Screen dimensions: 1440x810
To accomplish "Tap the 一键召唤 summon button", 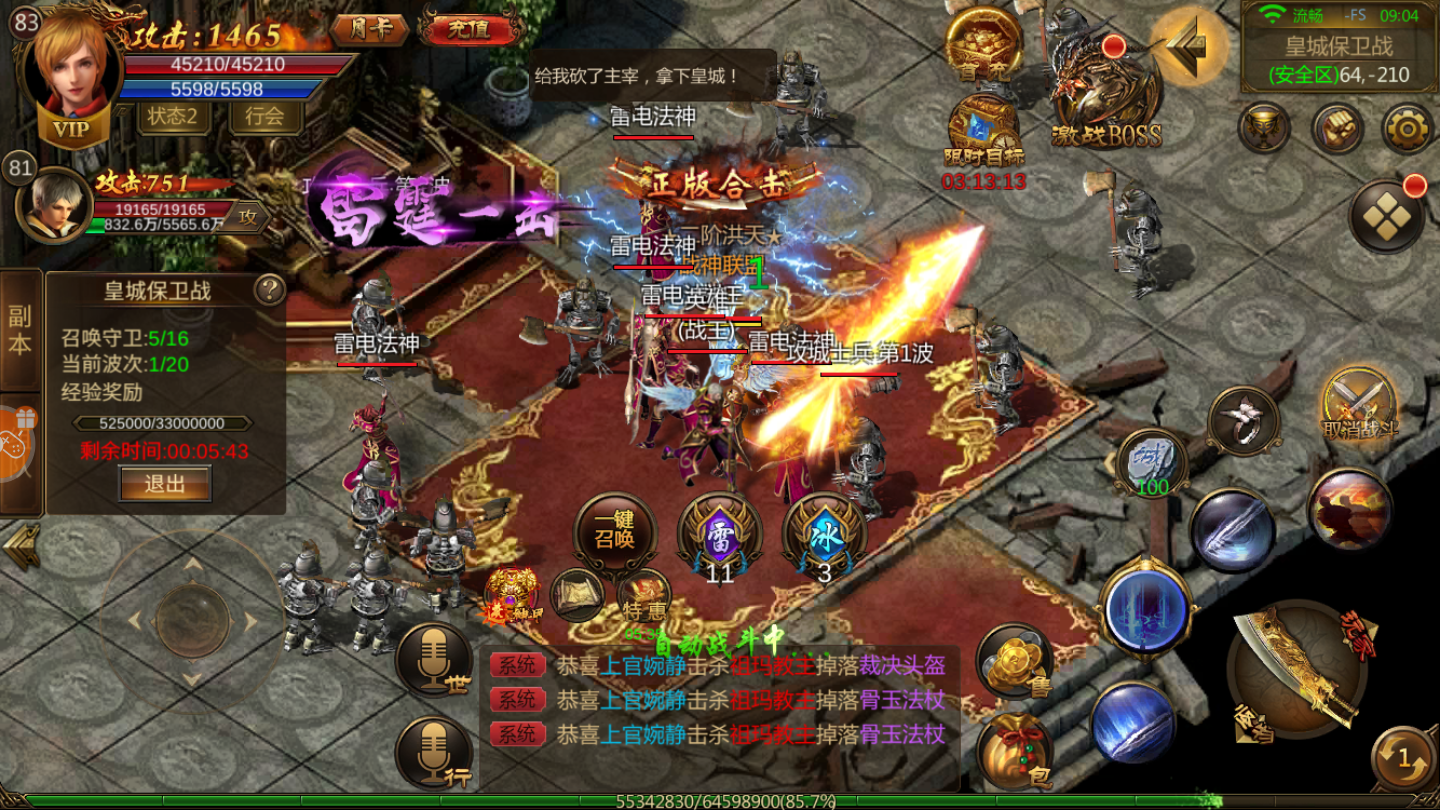I will click(x=615, y=530).
